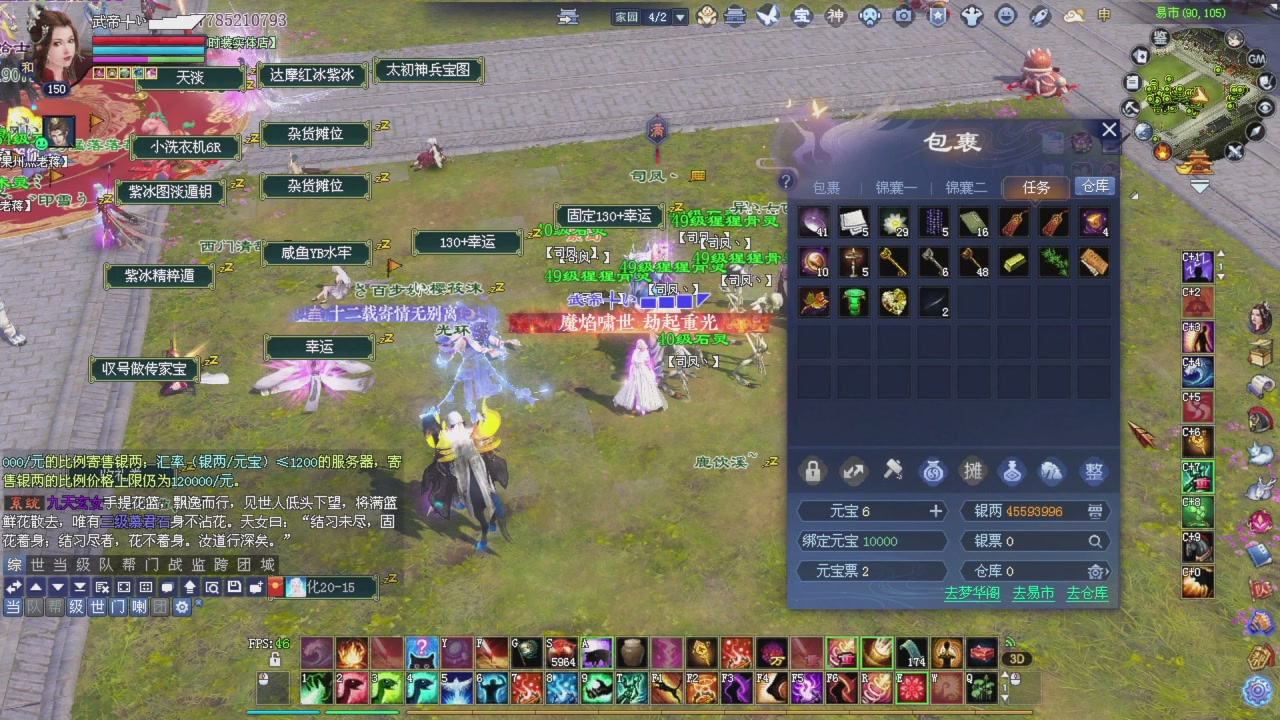Select the hammer salvage icon in bag toolbar

(892, 471)
